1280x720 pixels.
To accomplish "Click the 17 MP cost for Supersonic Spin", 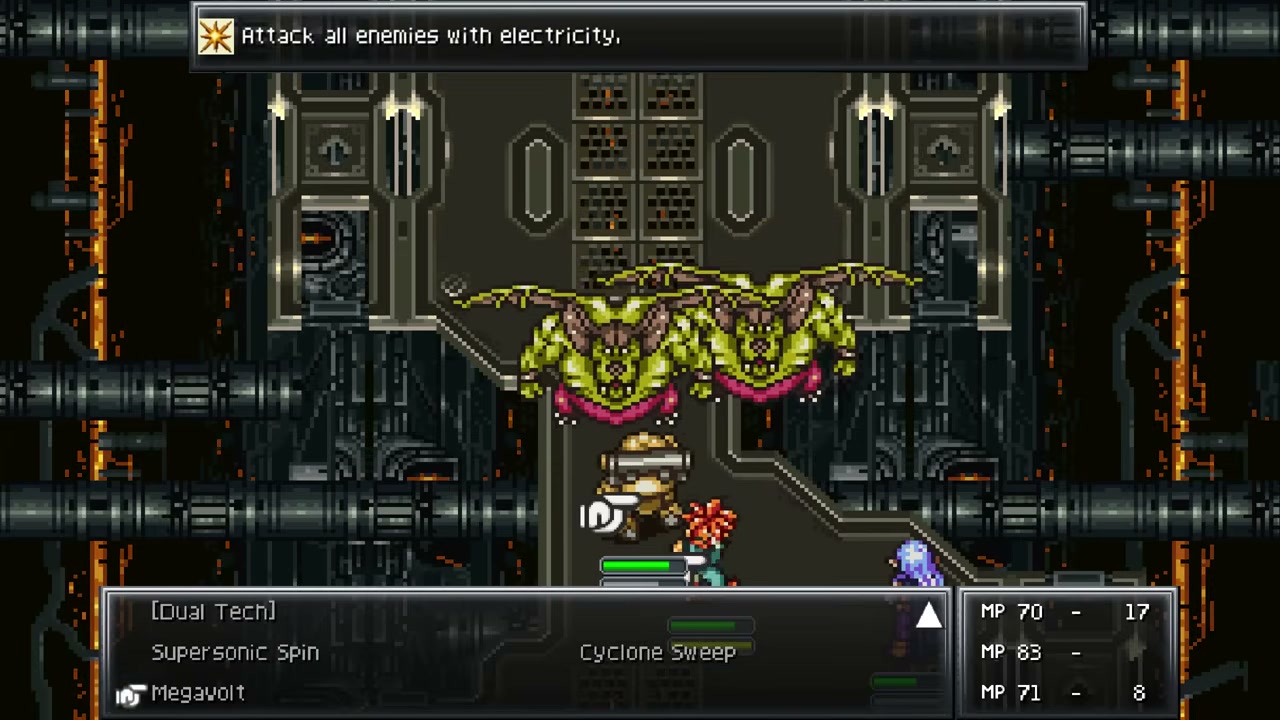I will [x=1137, y=612].
